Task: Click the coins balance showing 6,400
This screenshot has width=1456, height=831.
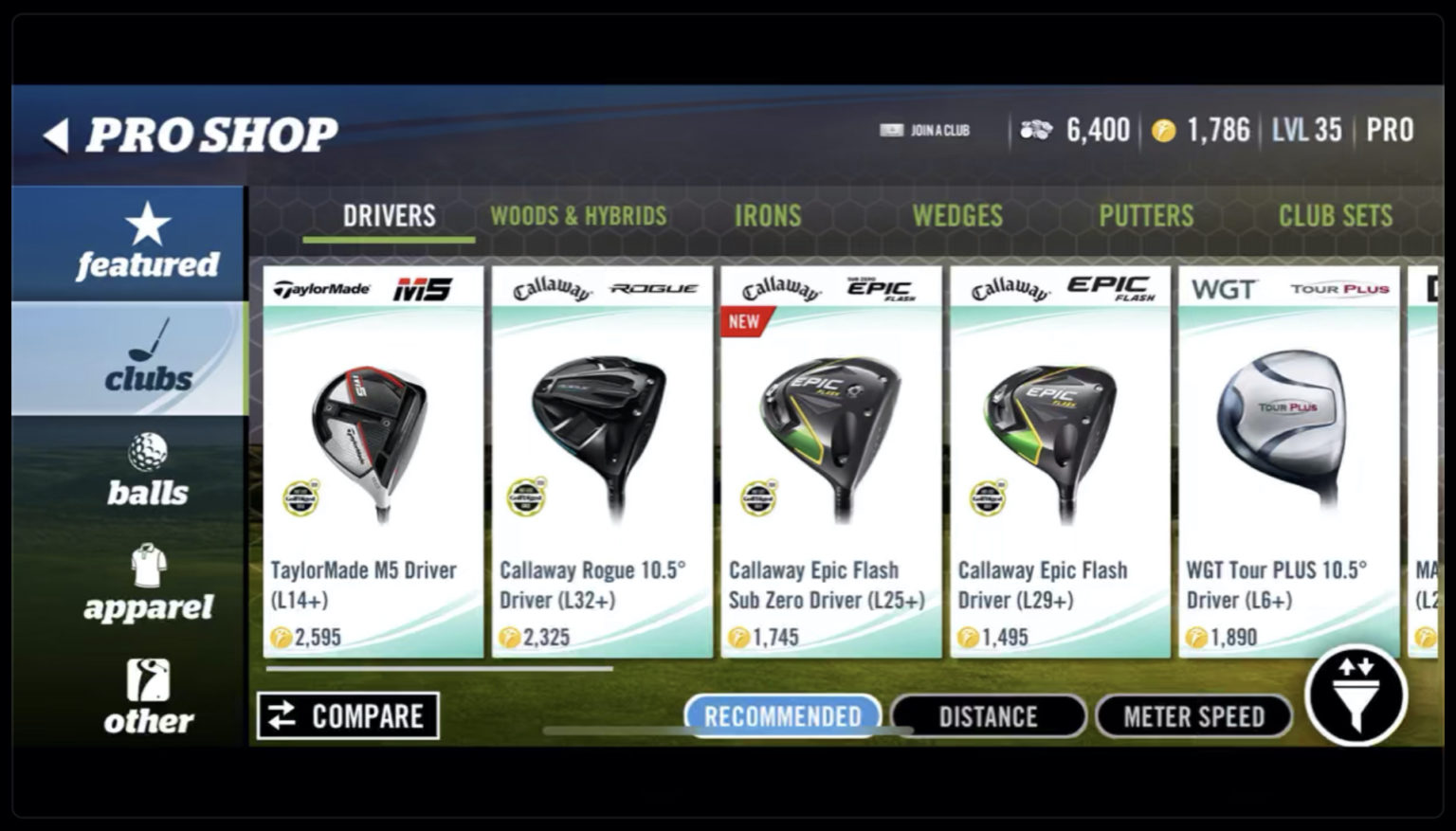Action: coord(1076,130)
